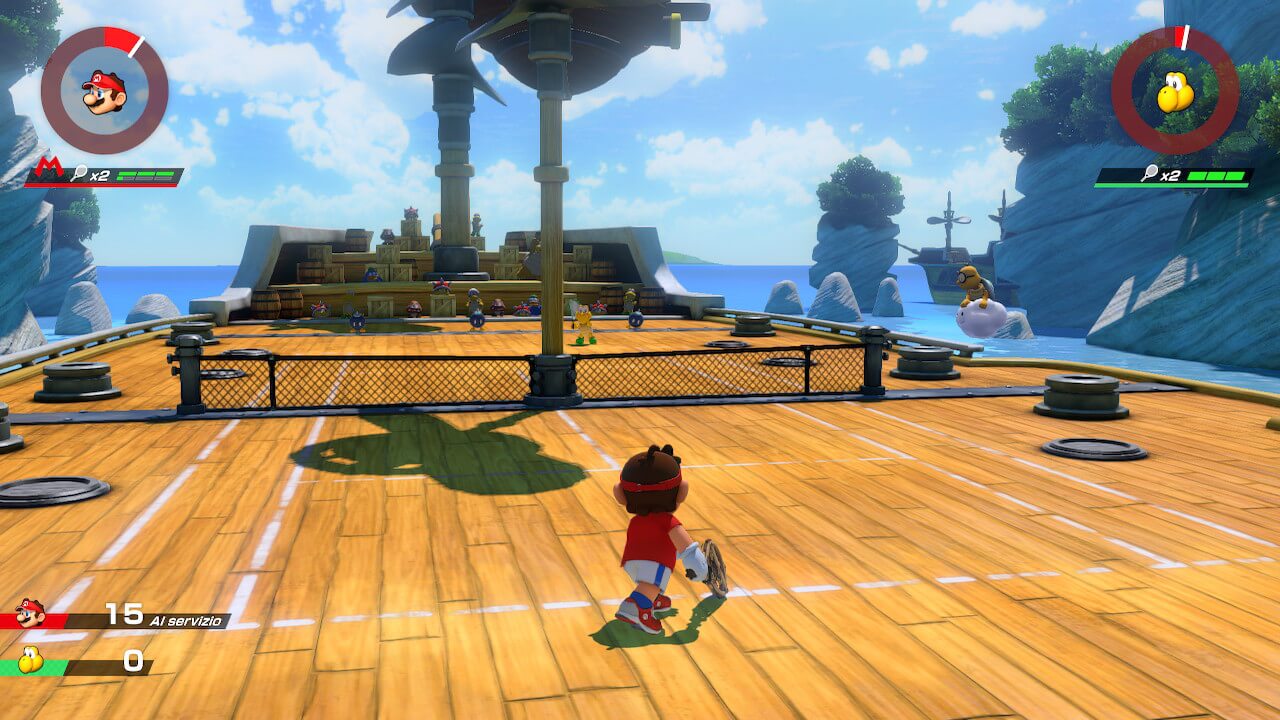Click Koopa Troopa's icon on the scoreboard
The width and height of the screenshot is (1280, 720).
[x=31, y=660]
